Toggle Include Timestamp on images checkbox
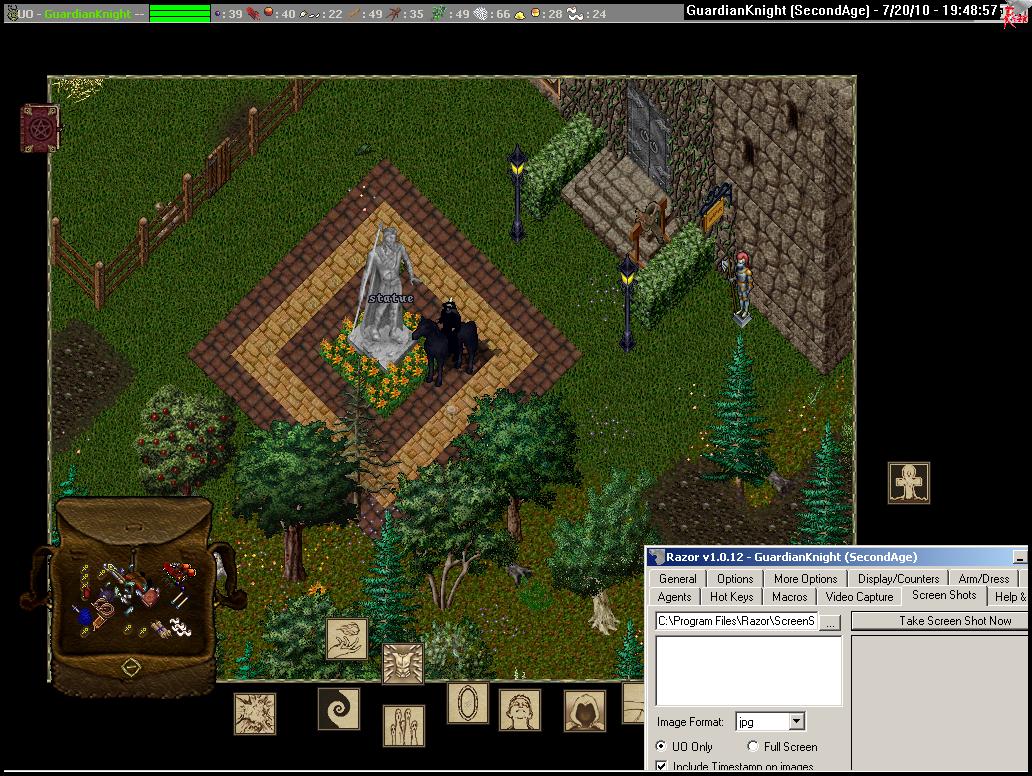The width and height of the screenshot is (1032, 776). pos(661,767)
